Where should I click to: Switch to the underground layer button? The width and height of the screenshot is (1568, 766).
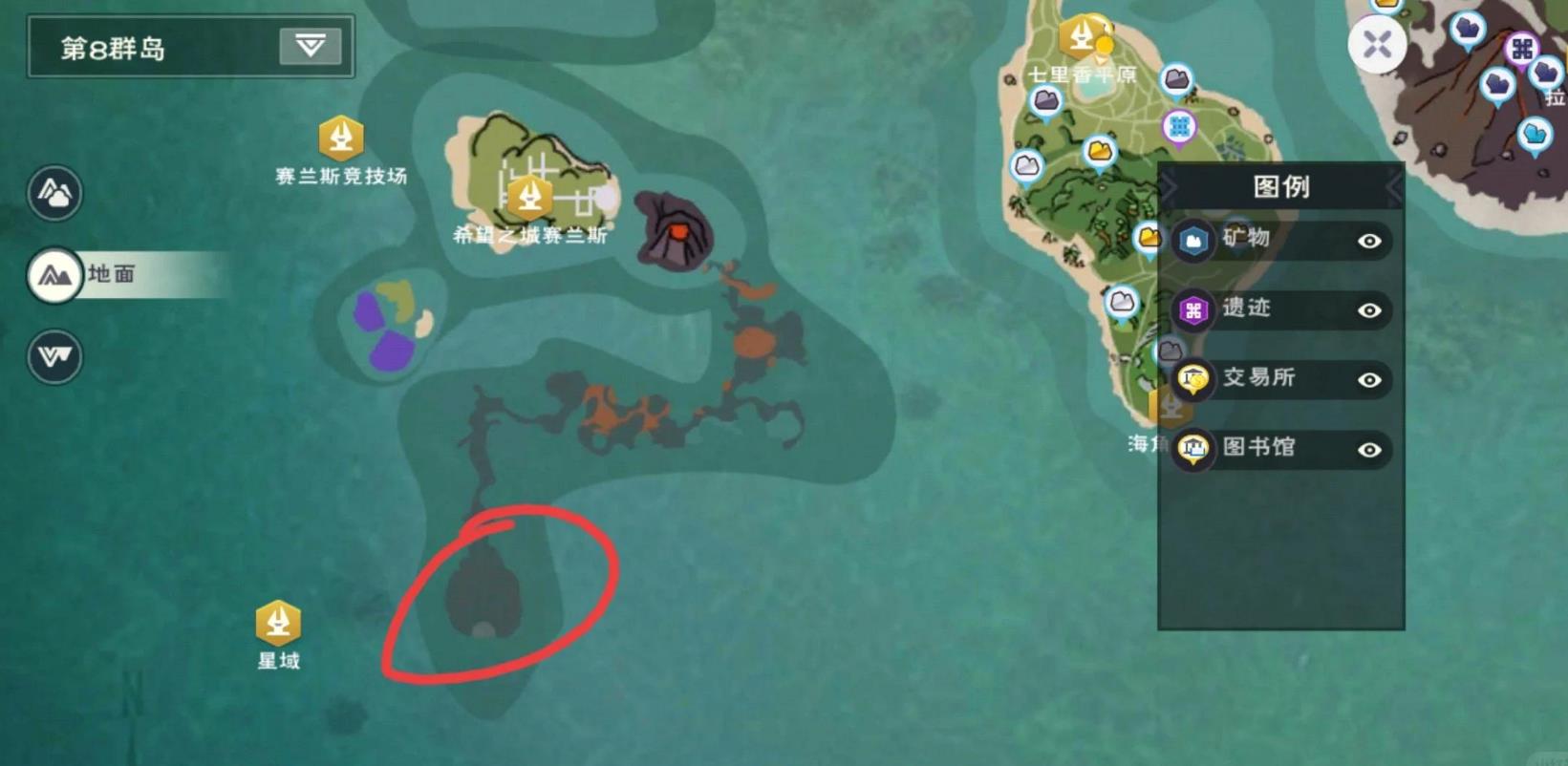[x=54, y=356]
